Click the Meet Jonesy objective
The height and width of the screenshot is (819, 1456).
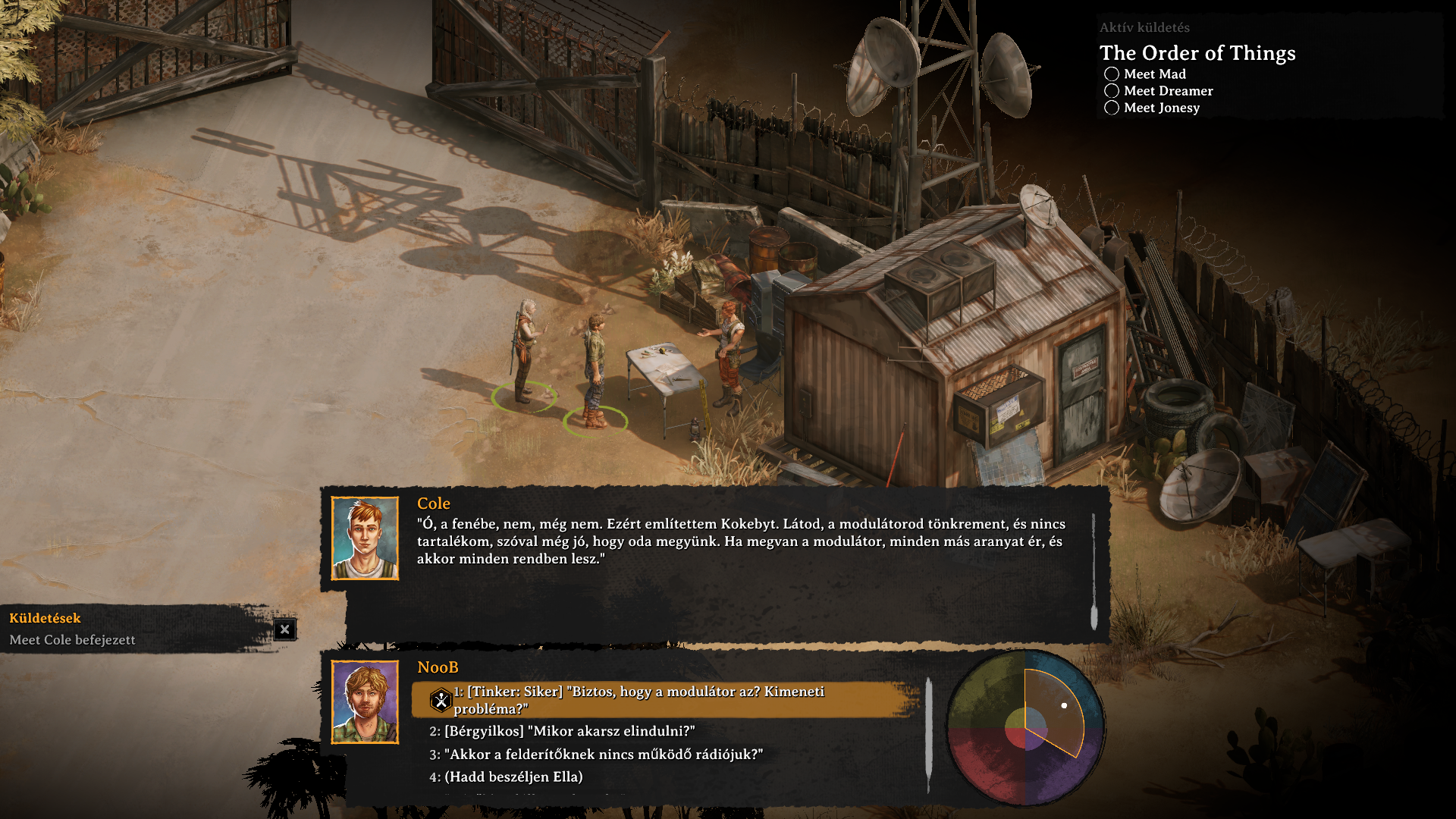[x=1161, y=108]
